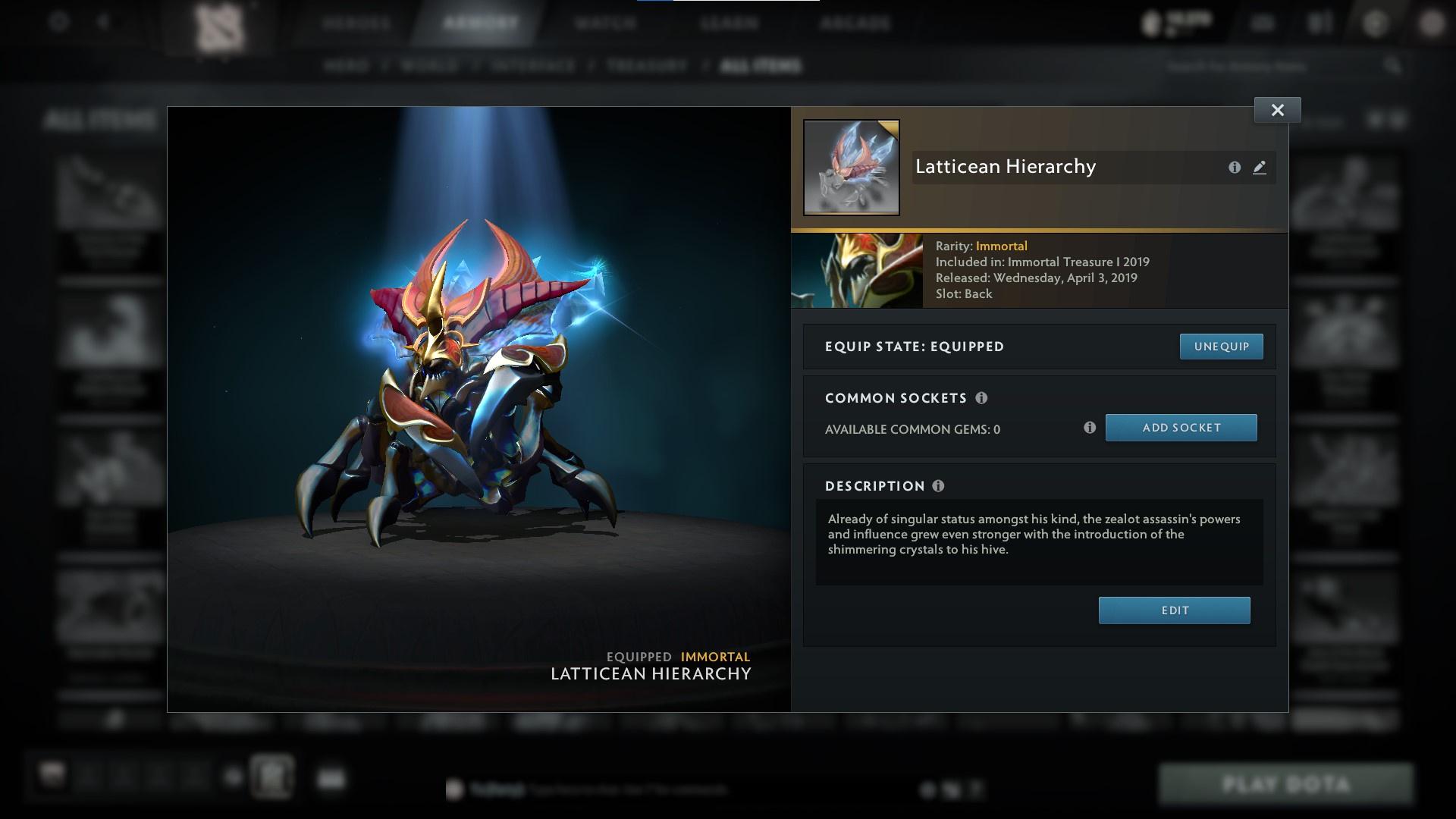Click the info icon next to Available Common Gems
This screenshot has width=1456, height=819.
coord(1090,428)
